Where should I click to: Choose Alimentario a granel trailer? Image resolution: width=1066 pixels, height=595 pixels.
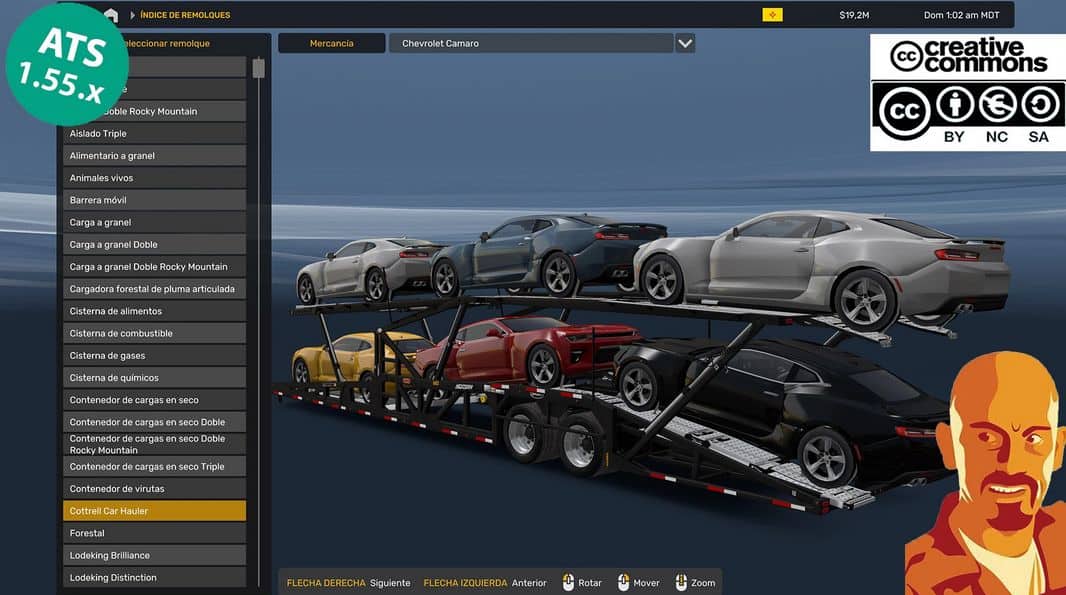point(154,156)
